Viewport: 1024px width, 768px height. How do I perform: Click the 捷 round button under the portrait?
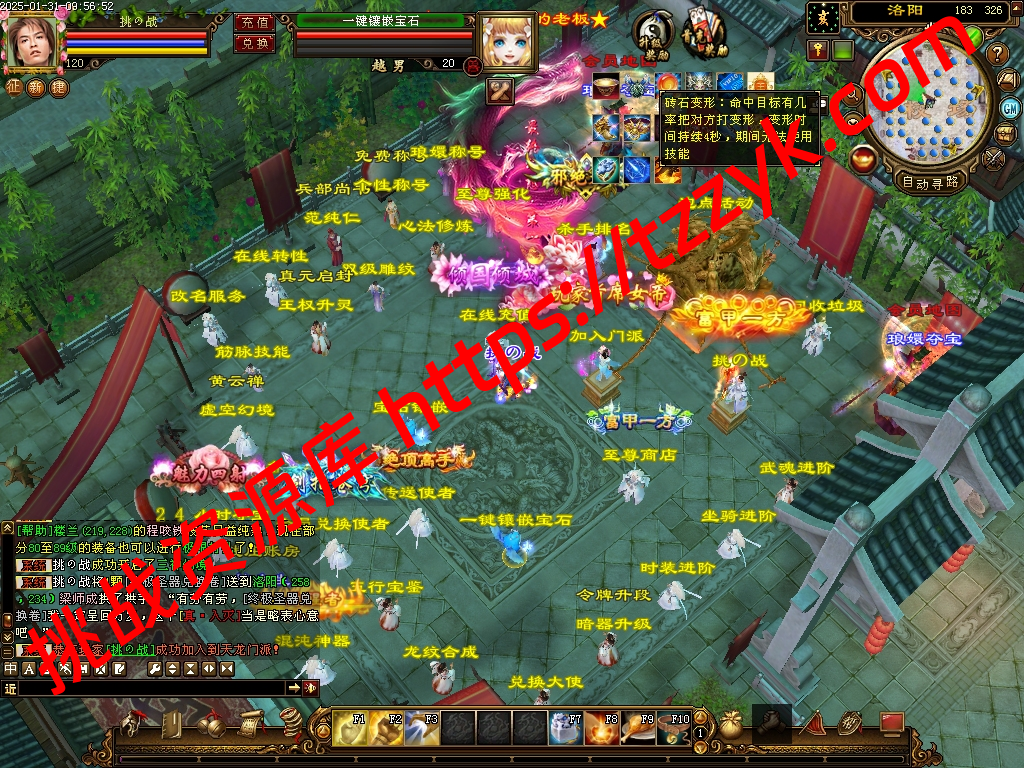[x=59, y=87]
